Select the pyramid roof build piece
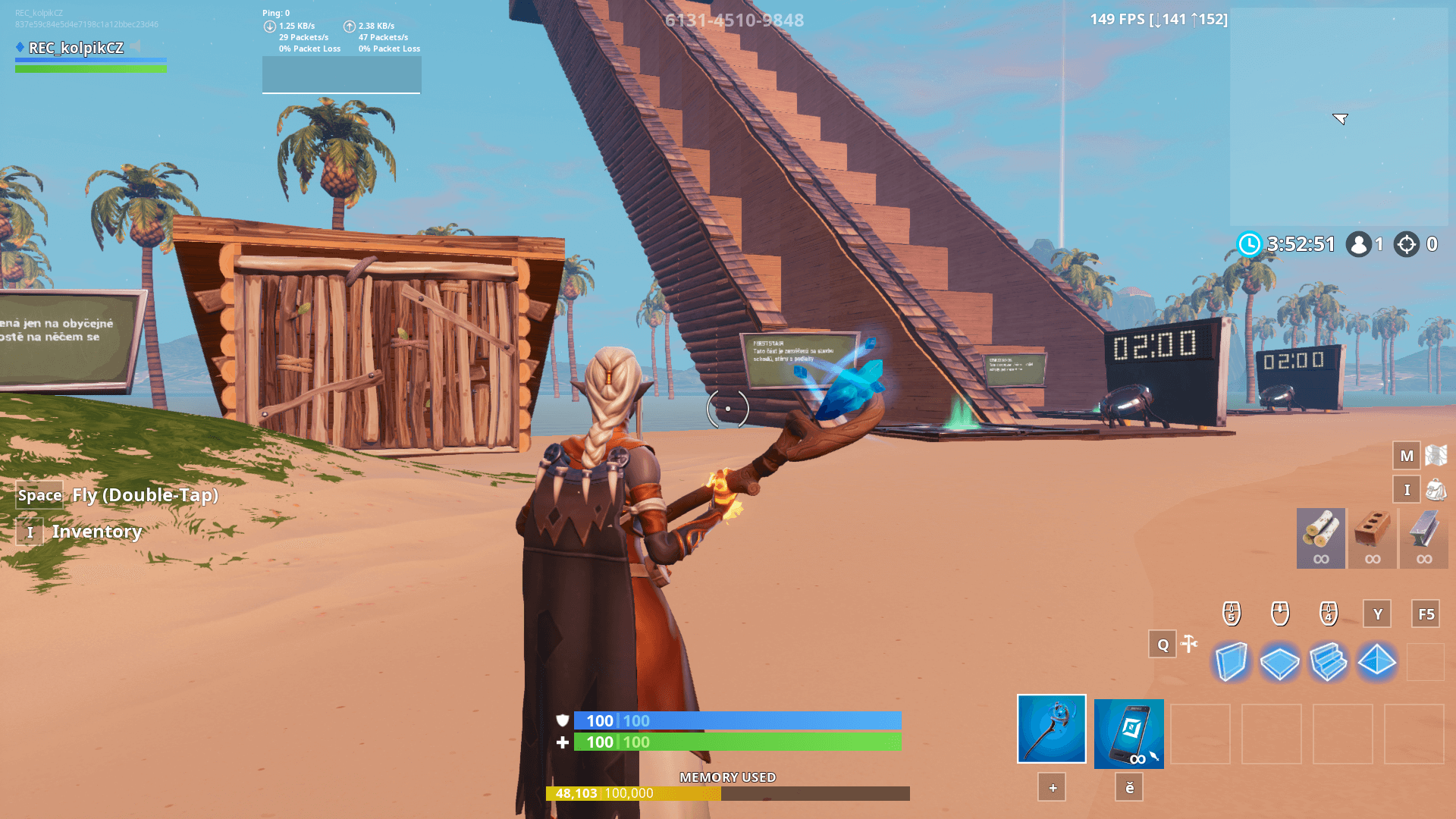This screenshot has width=1456, height=819. pos(1376,661)
